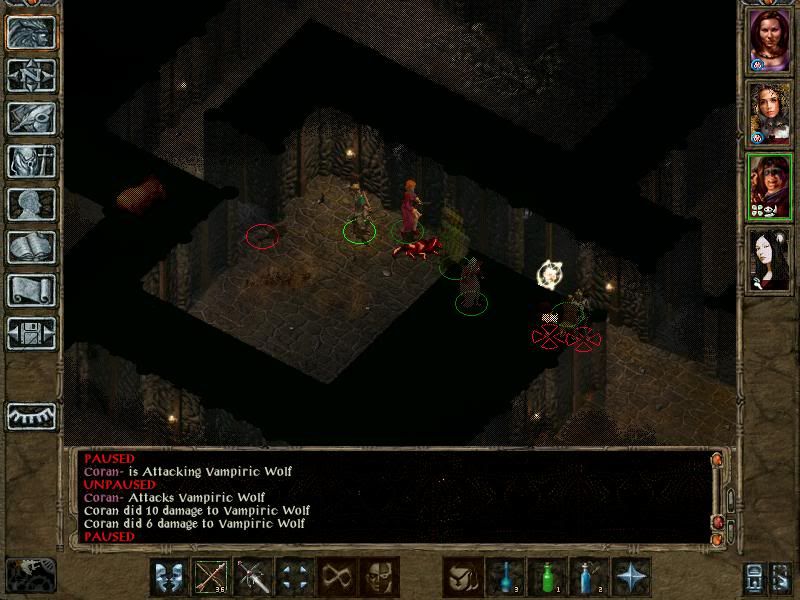Activate the star special abilities button
800x600 pixels.
click(632, 577)
